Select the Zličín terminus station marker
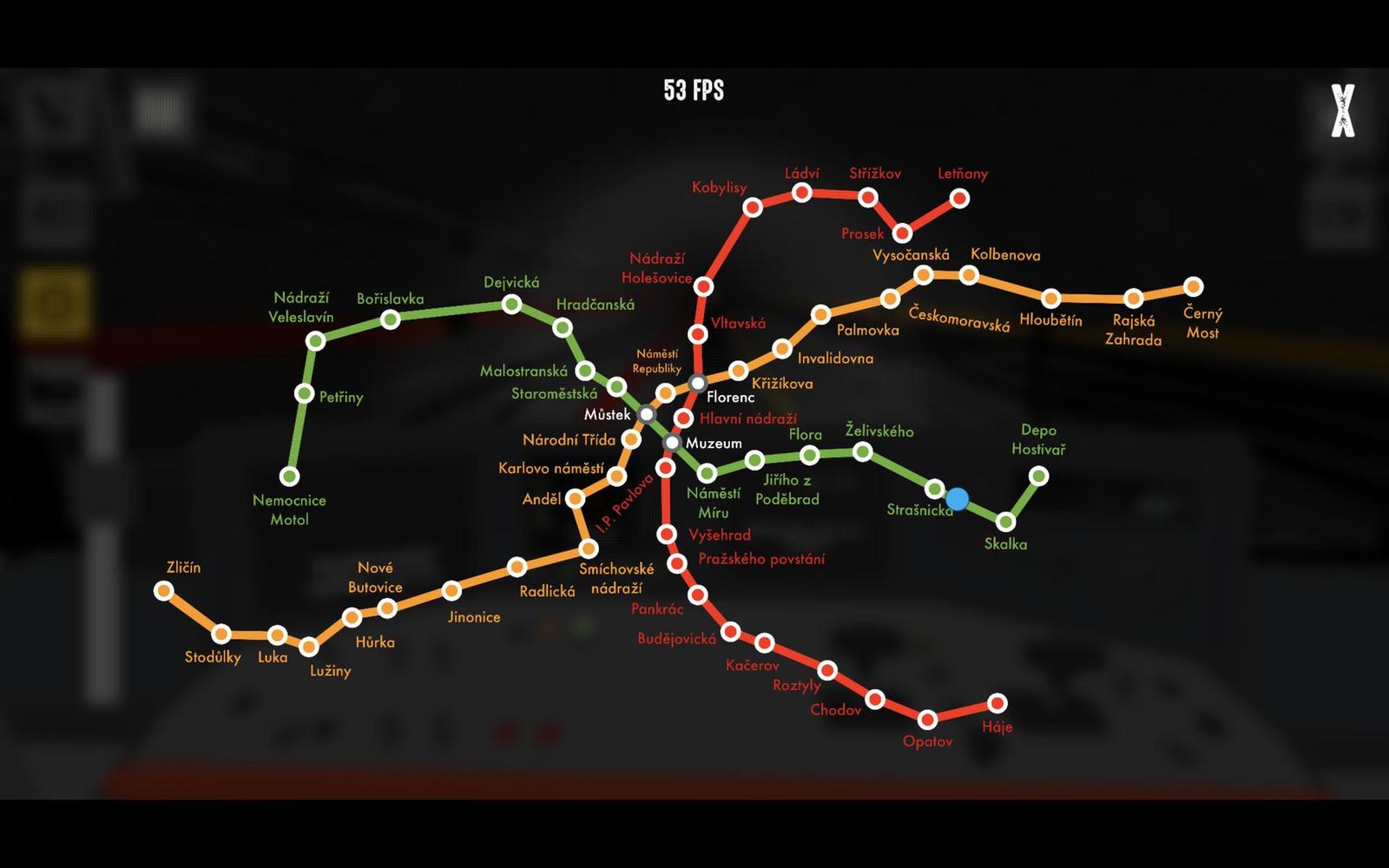The image size is (1389, 868). point(165,591)
